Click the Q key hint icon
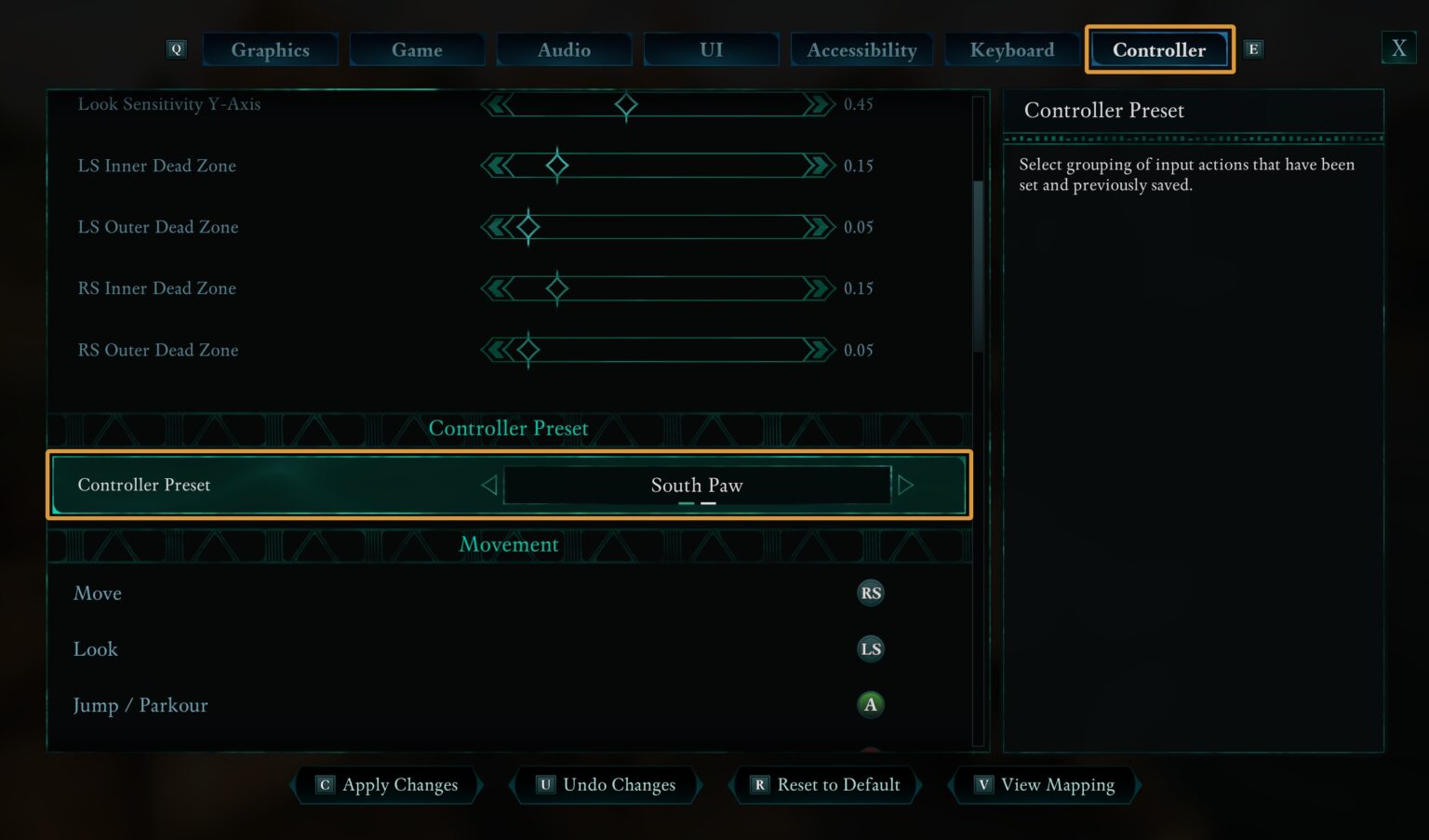Image resolution: width=1429 pixels, height=840 pixels. coord(176,49)
